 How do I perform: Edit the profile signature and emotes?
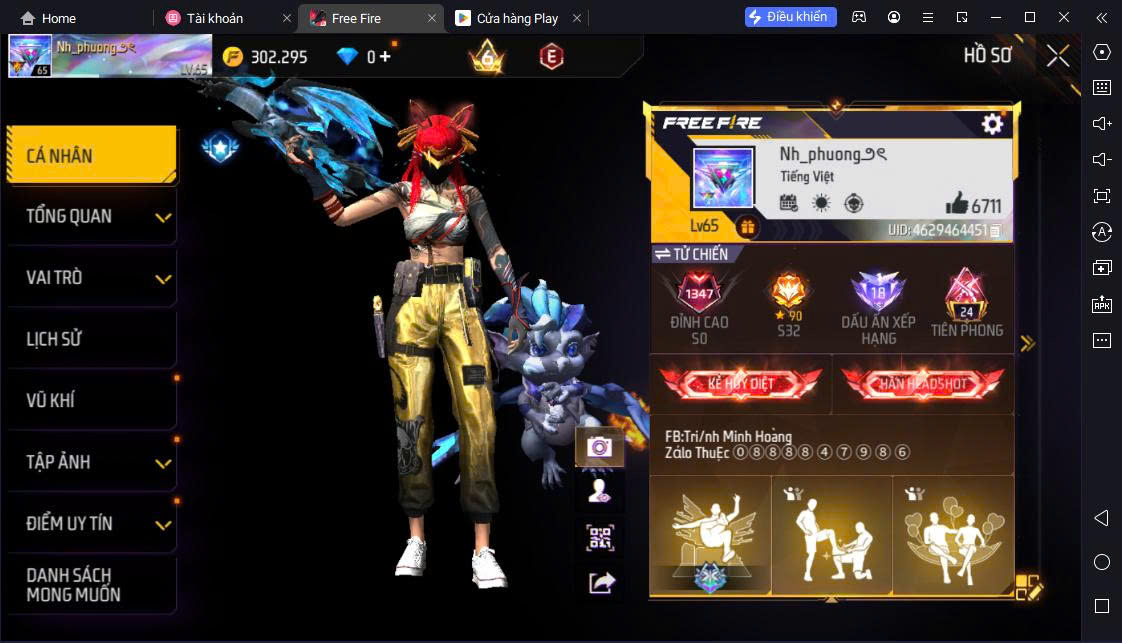pos(1028,588)
